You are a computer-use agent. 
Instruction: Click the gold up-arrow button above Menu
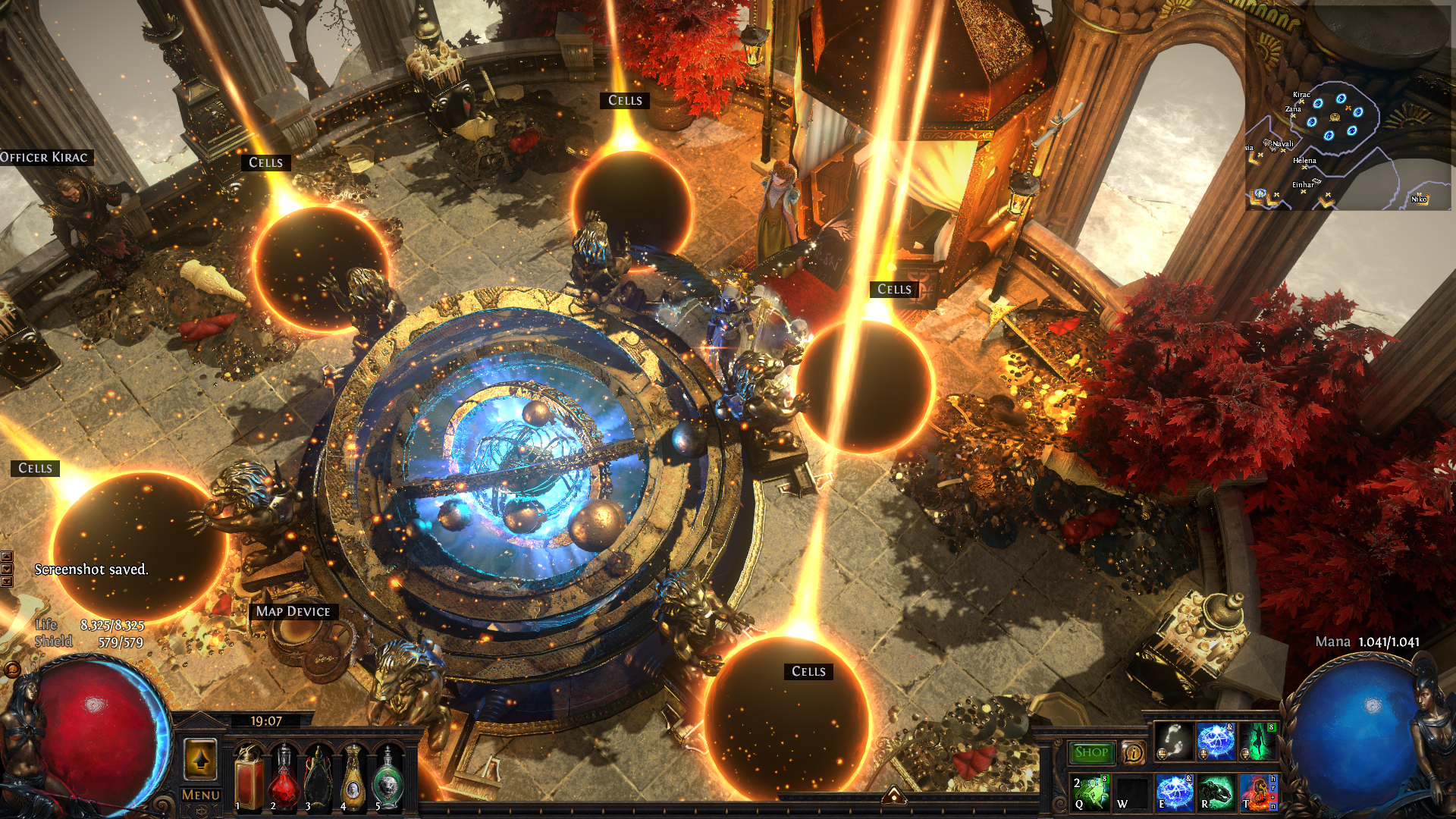200,758
